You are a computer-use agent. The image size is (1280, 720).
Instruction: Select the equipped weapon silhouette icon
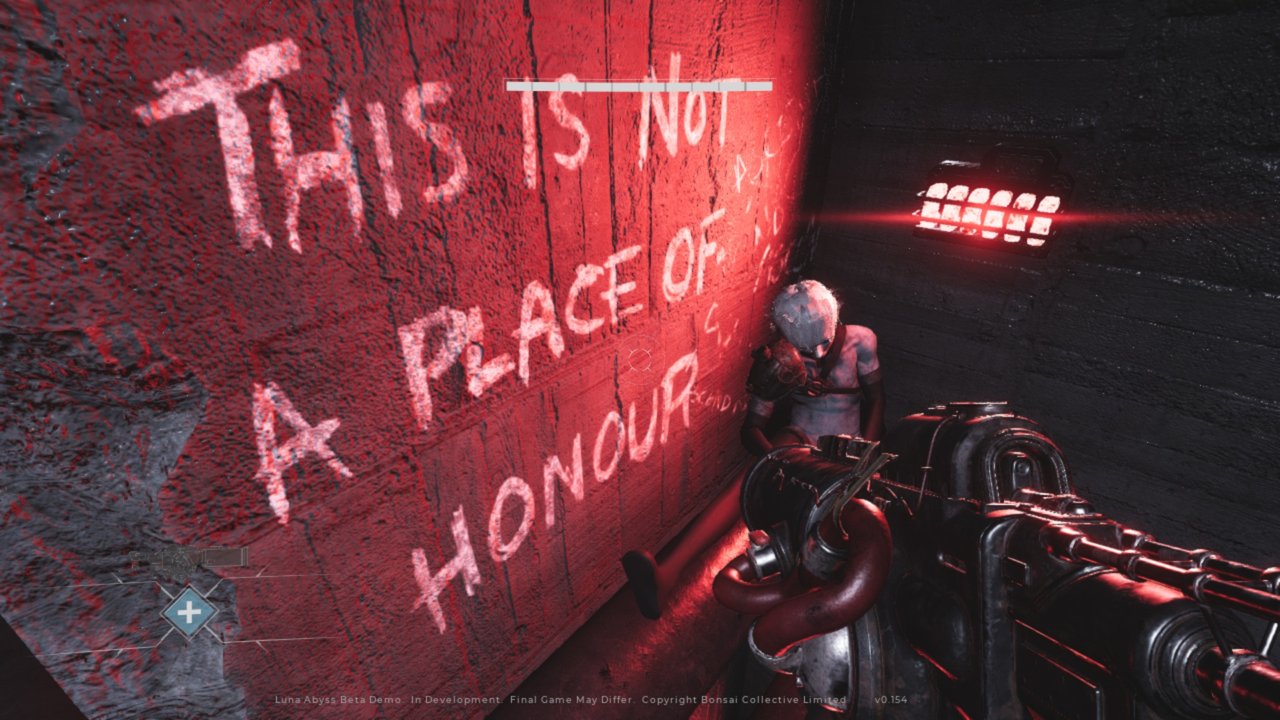pyautogui.click(x=188, y=557)
